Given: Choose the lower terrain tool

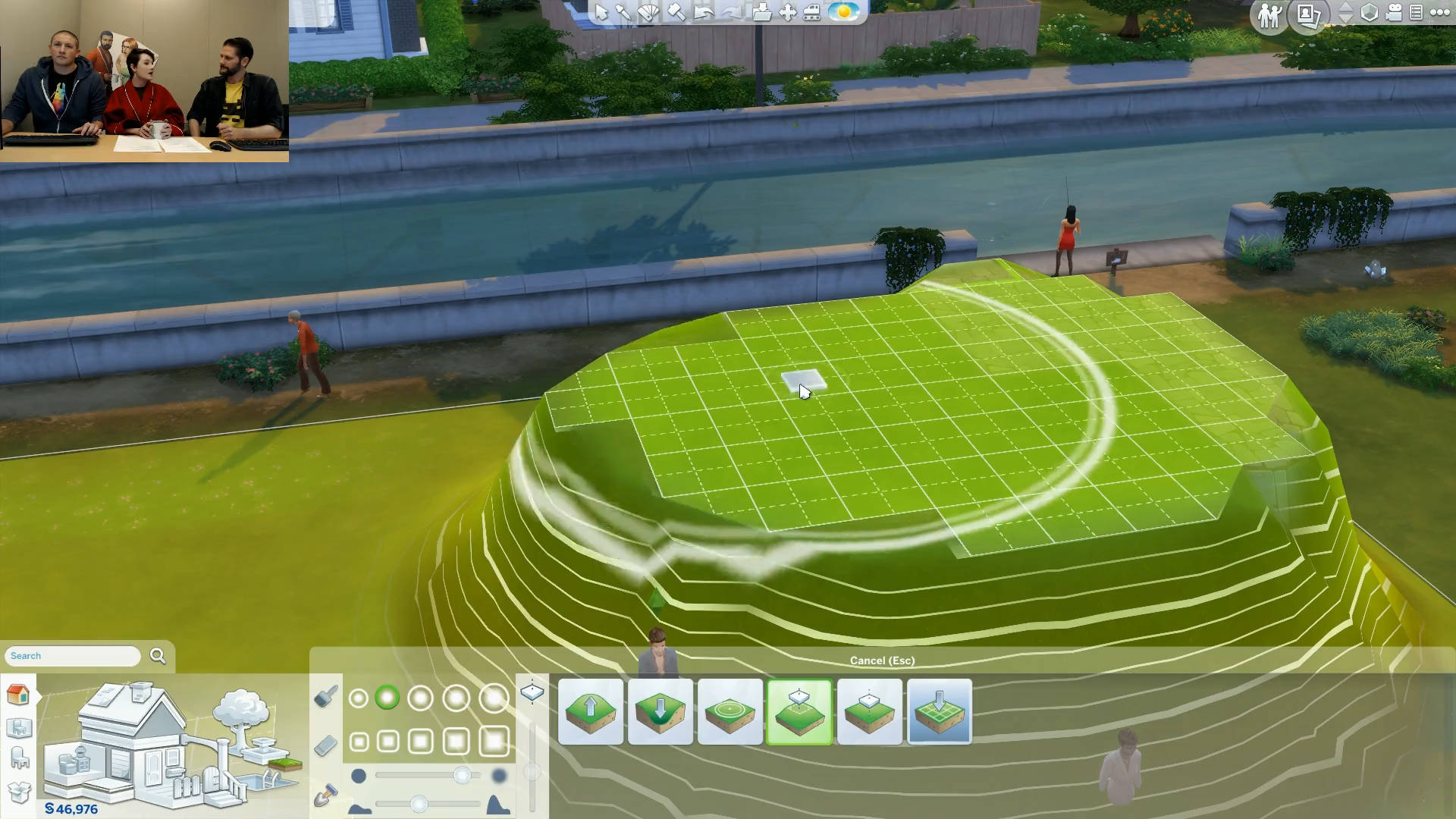Looking at the screenshot, I should [x=661, y=711].
